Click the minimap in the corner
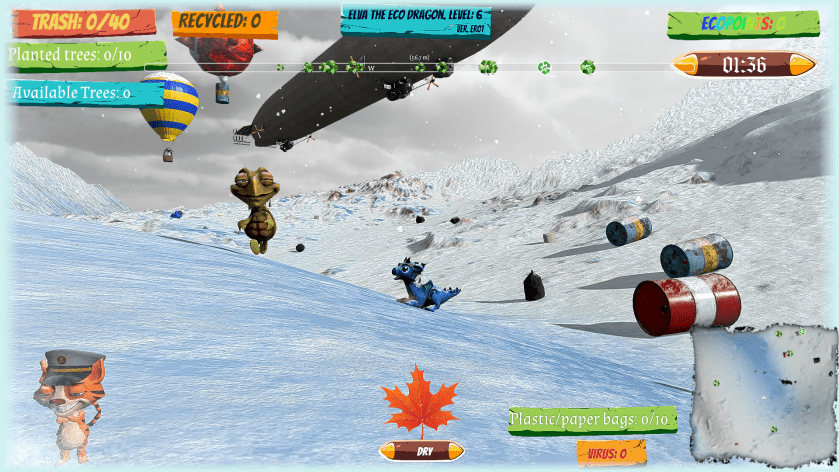The width and height of the screenshot is (839, 472). (766, 392)
